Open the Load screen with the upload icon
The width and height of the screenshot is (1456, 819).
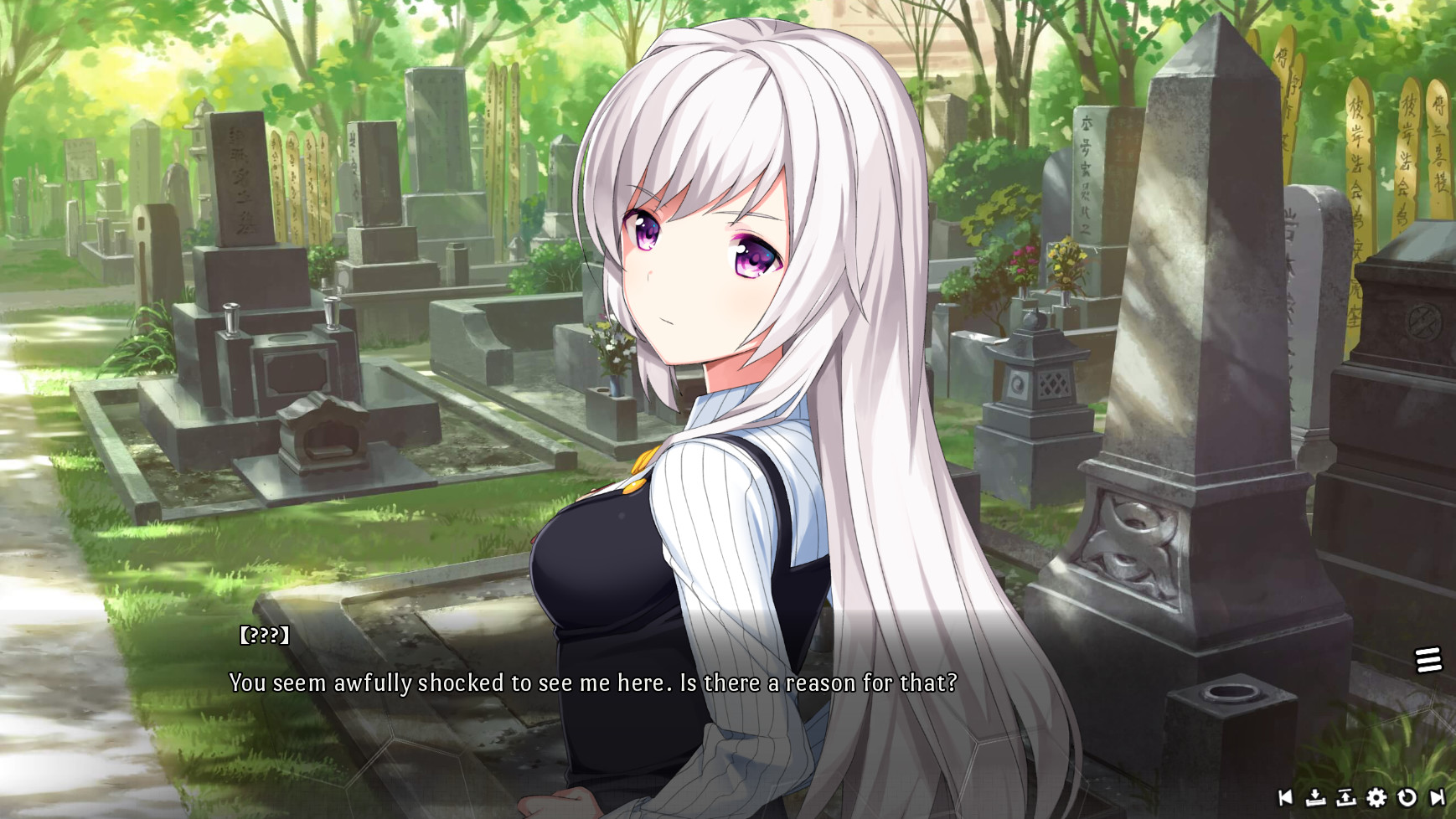(x=1345, y=798)
